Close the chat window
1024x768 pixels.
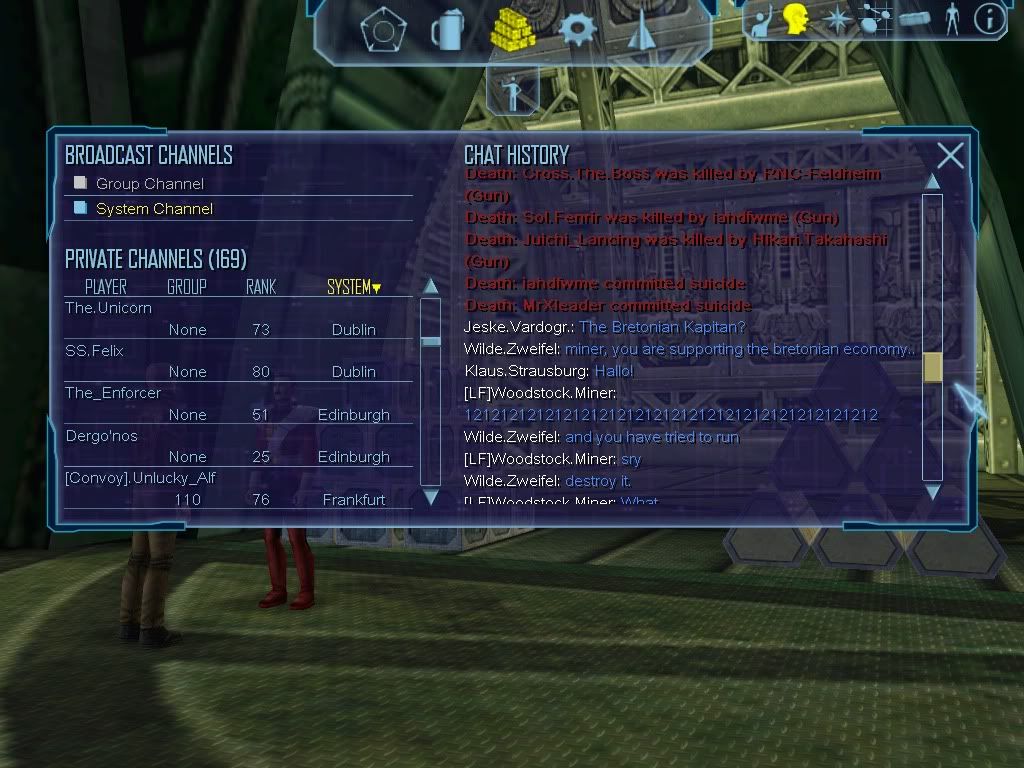[950, 155]
